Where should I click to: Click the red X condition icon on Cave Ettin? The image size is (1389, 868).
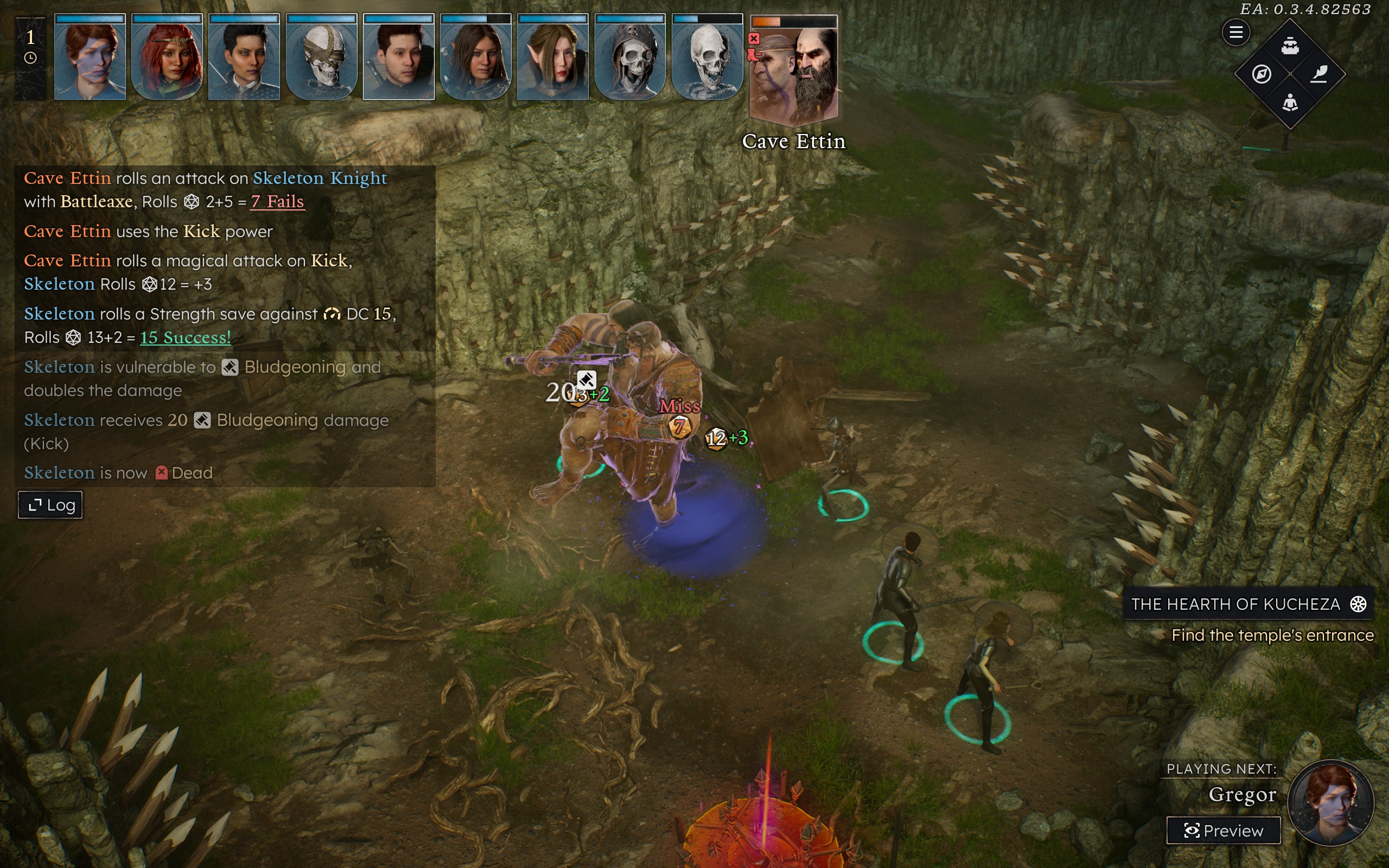tap(754, 39)
